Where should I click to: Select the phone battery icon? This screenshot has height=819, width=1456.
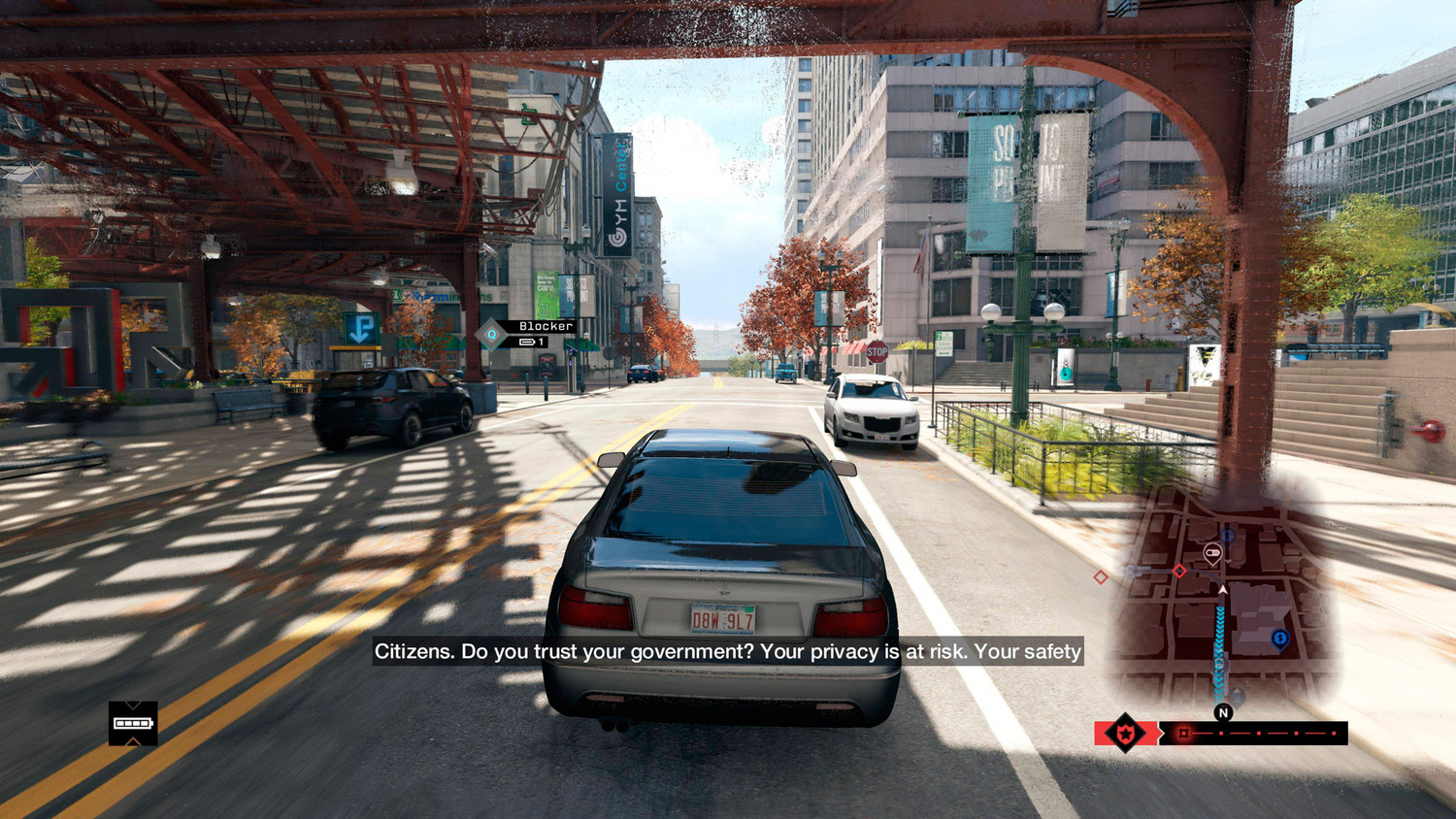tap(133, 723)
